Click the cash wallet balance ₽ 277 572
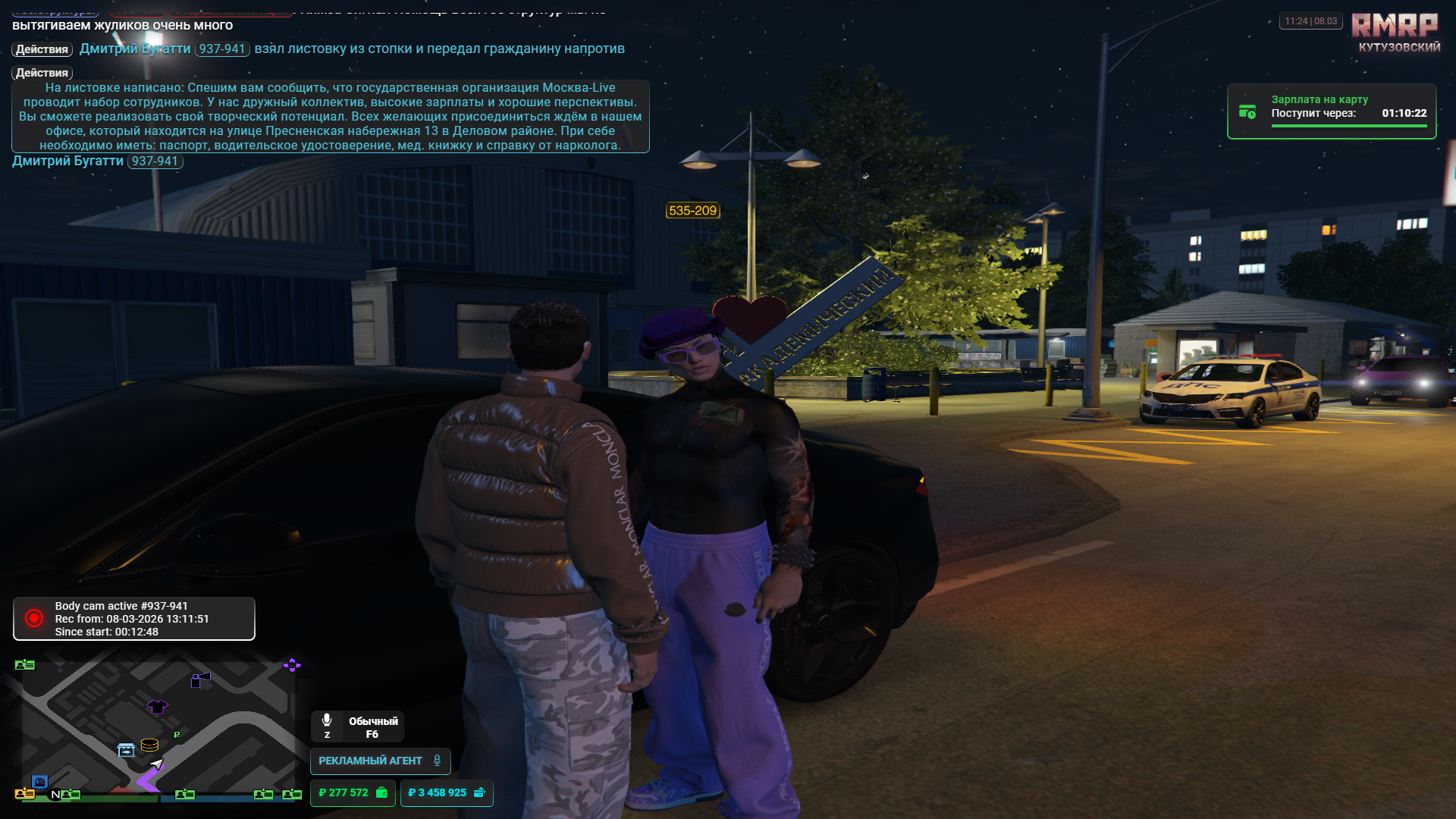Viewport: 1456px width, 819px height. [x=353, y=792]
